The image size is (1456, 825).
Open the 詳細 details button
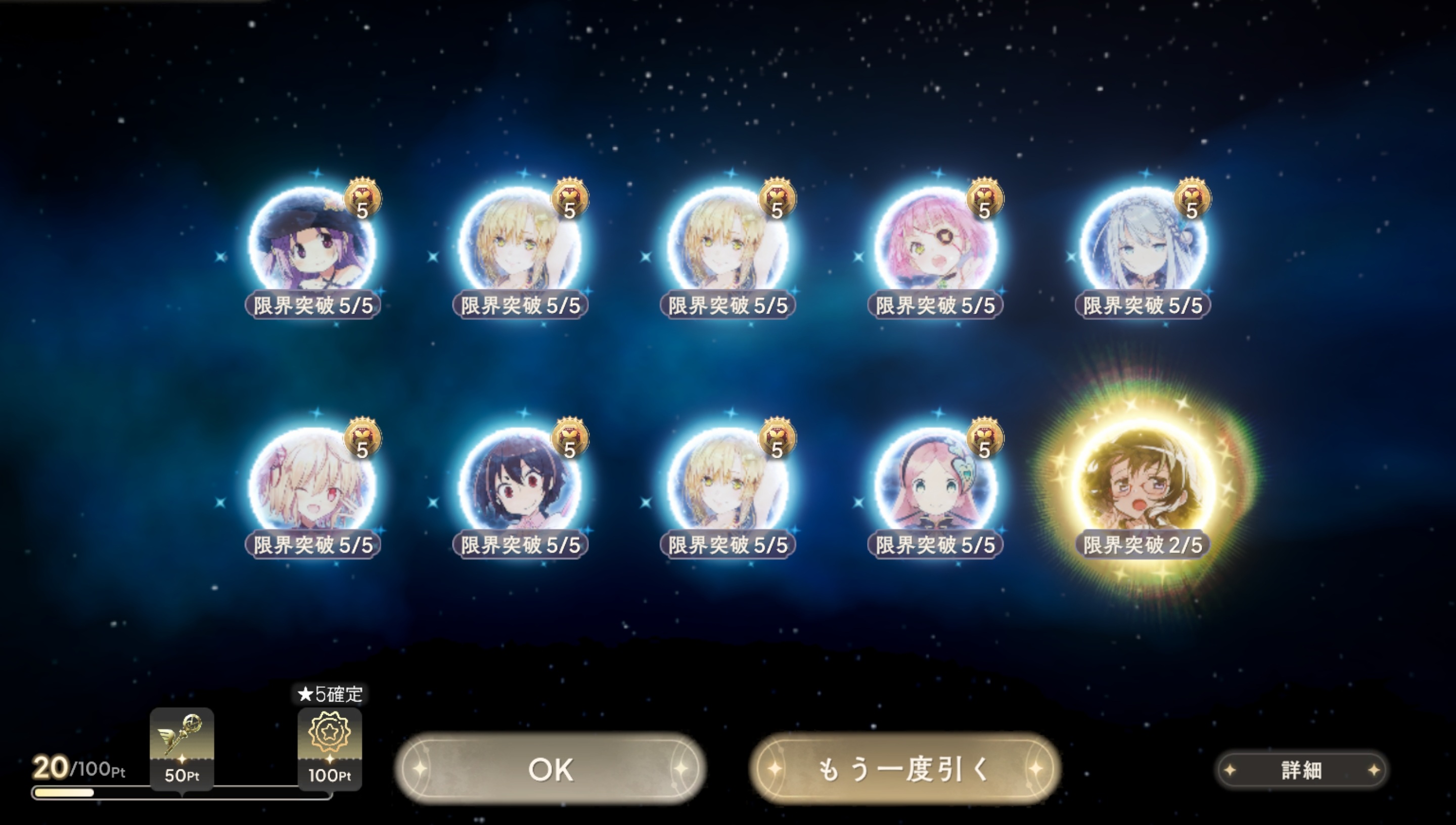click(x=1301, y=769)
